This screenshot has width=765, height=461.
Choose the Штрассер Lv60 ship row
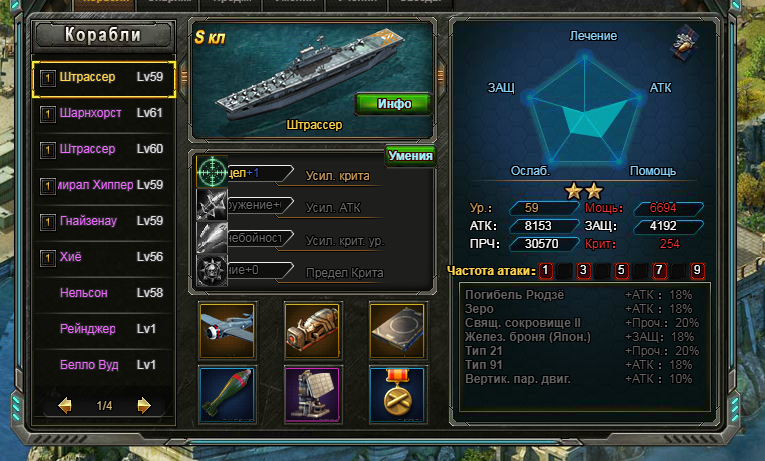(105, 149)
